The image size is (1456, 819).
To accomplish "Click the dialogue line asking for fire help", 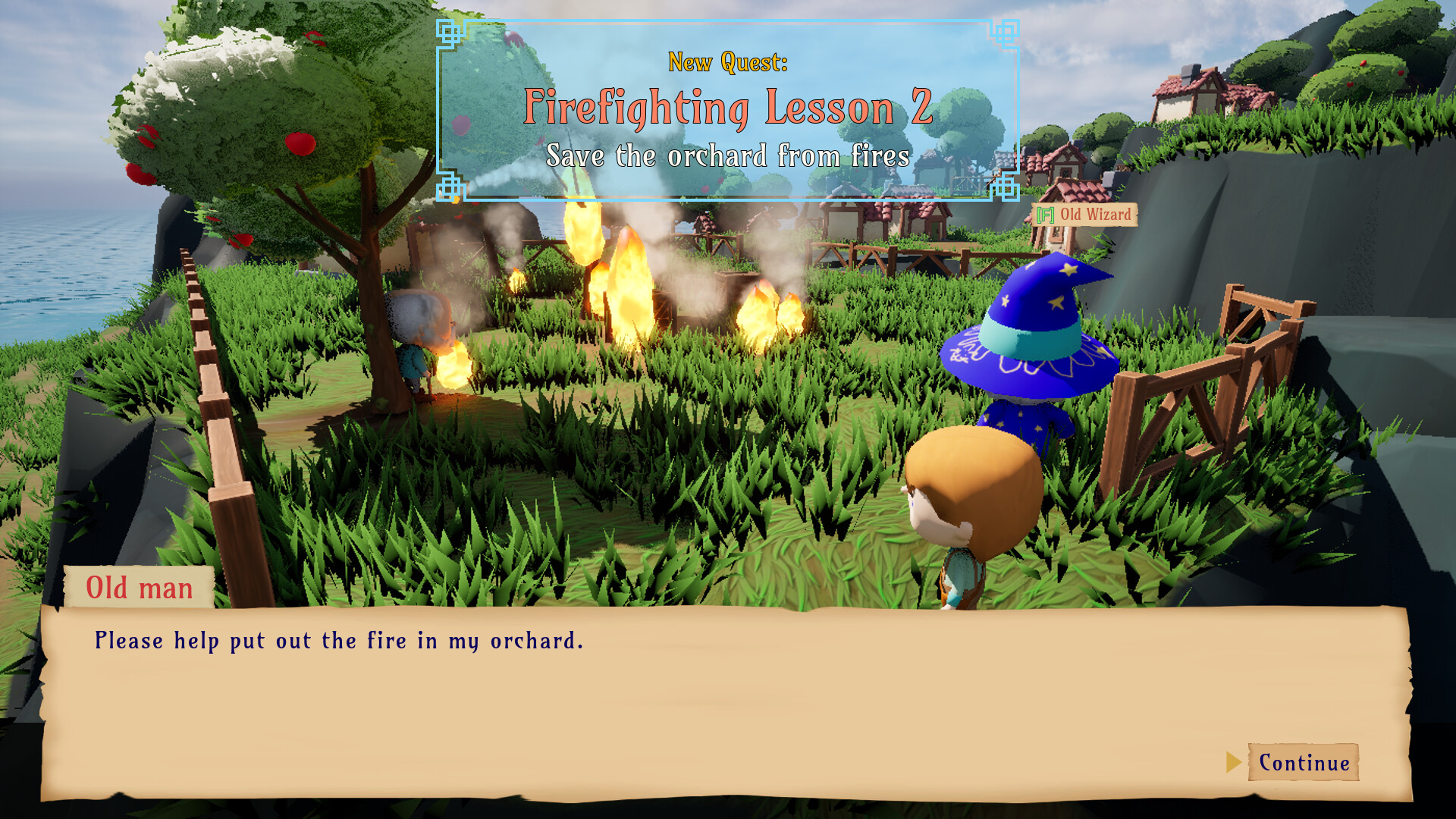I will (338, 641).
